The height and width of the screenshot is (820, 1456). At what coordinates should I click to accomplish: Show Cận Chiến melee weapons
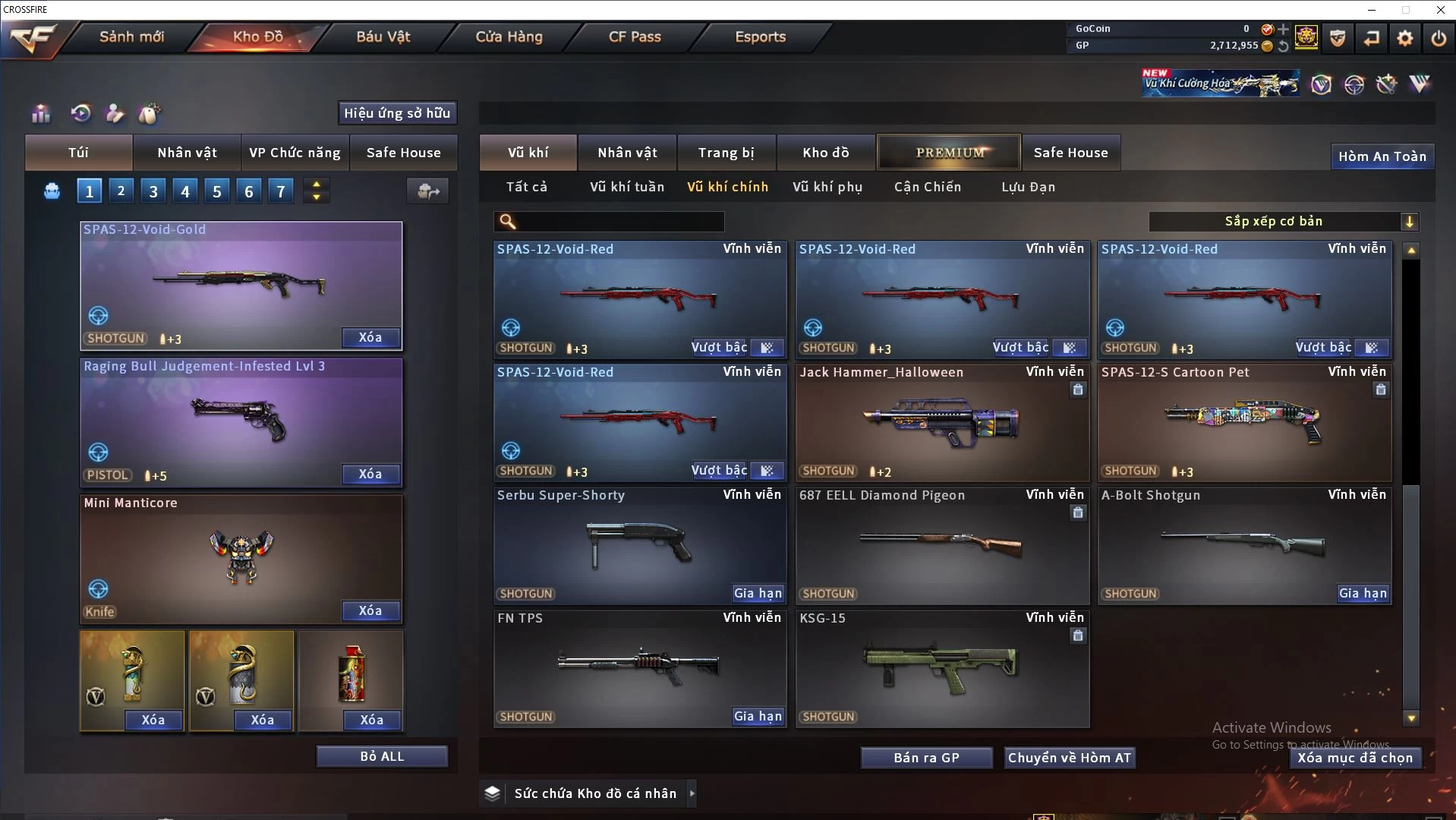927,187
